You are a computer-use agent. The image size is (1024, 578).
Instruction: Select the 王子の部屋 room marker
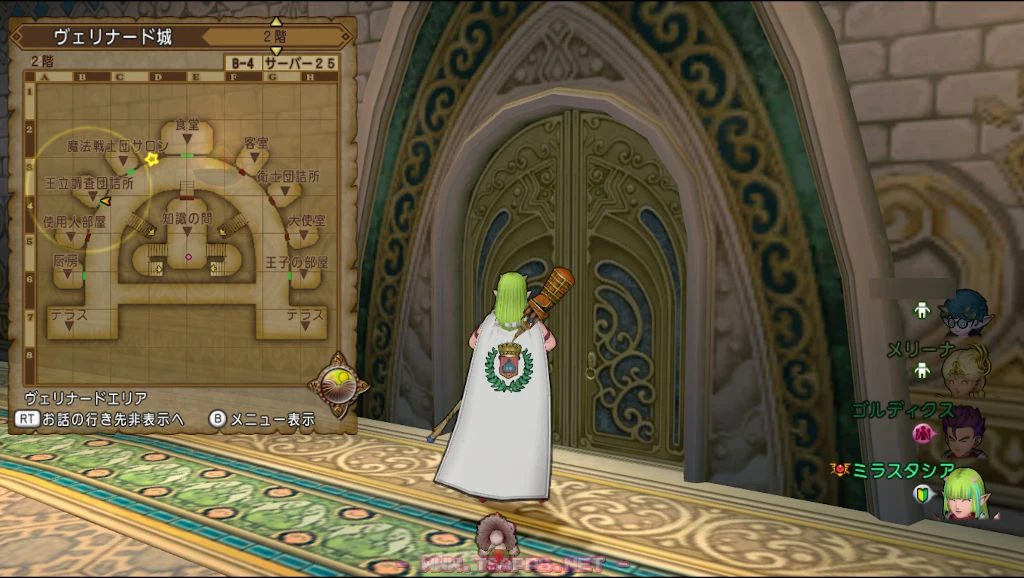point(297,262)
